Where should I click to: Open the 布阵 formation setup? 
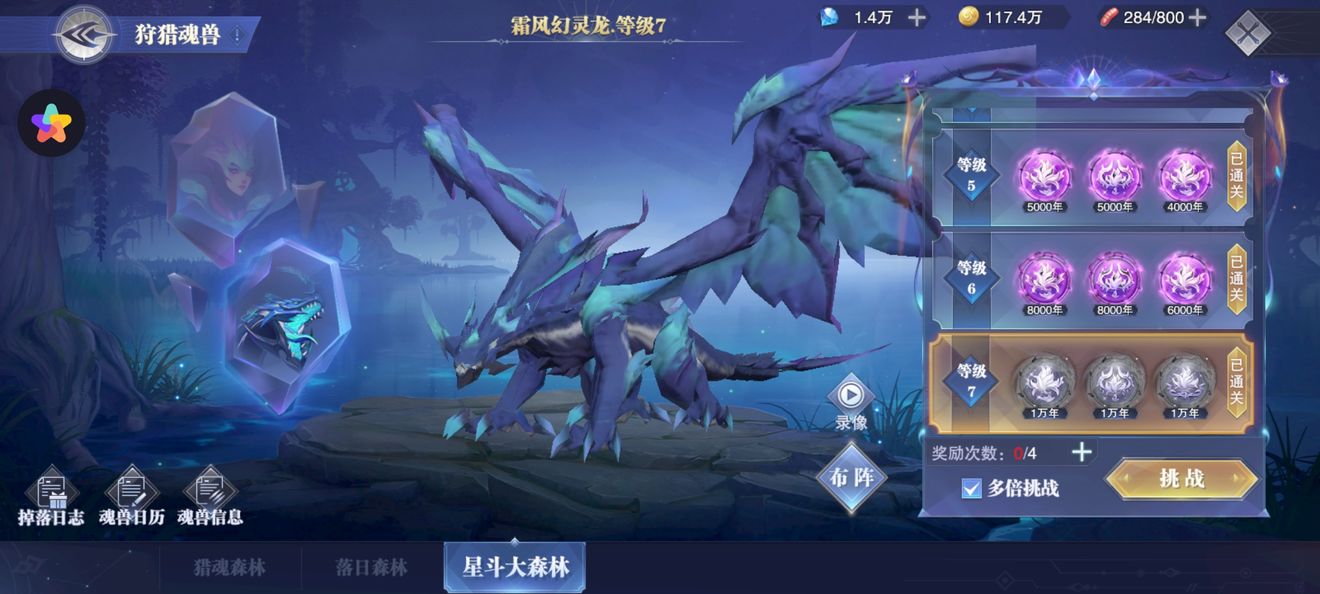[x=851, y=478]
